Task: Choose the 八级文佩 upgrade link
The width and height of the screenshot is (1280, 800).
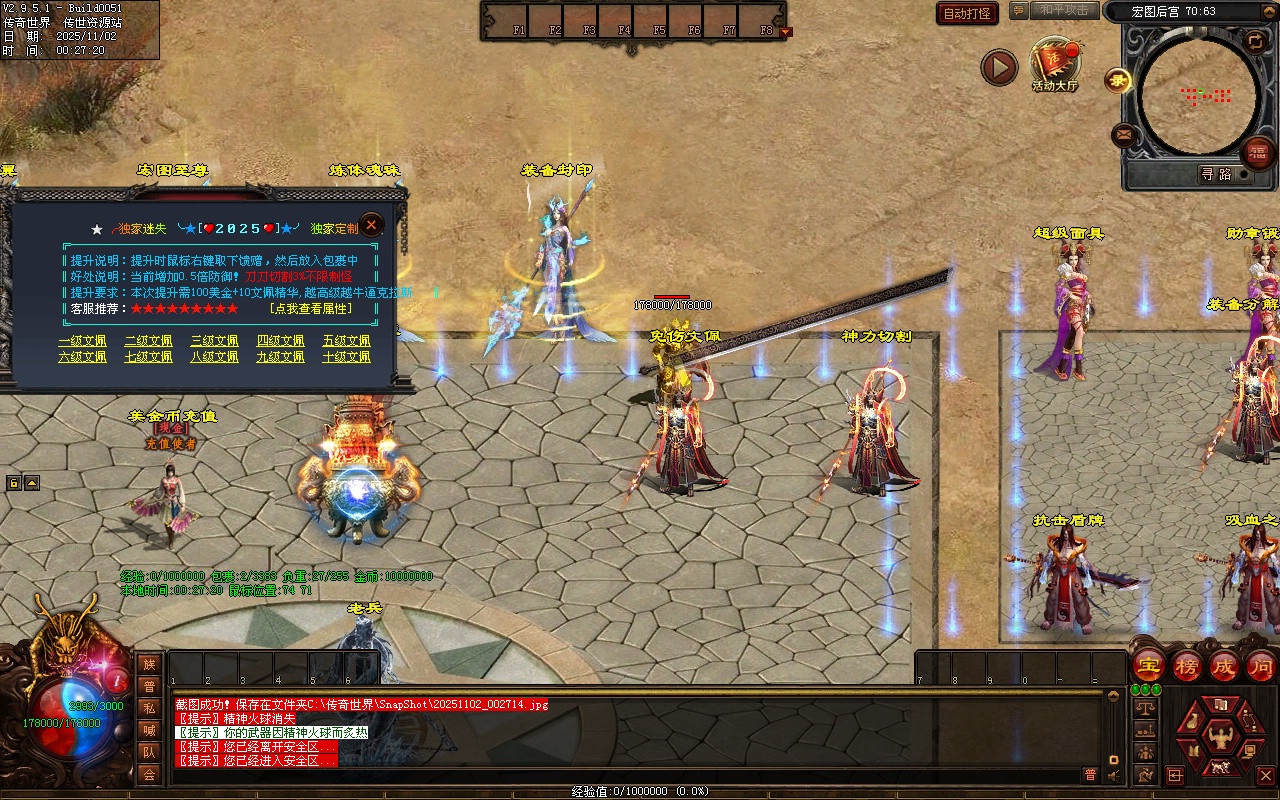Action: (214, 357)
